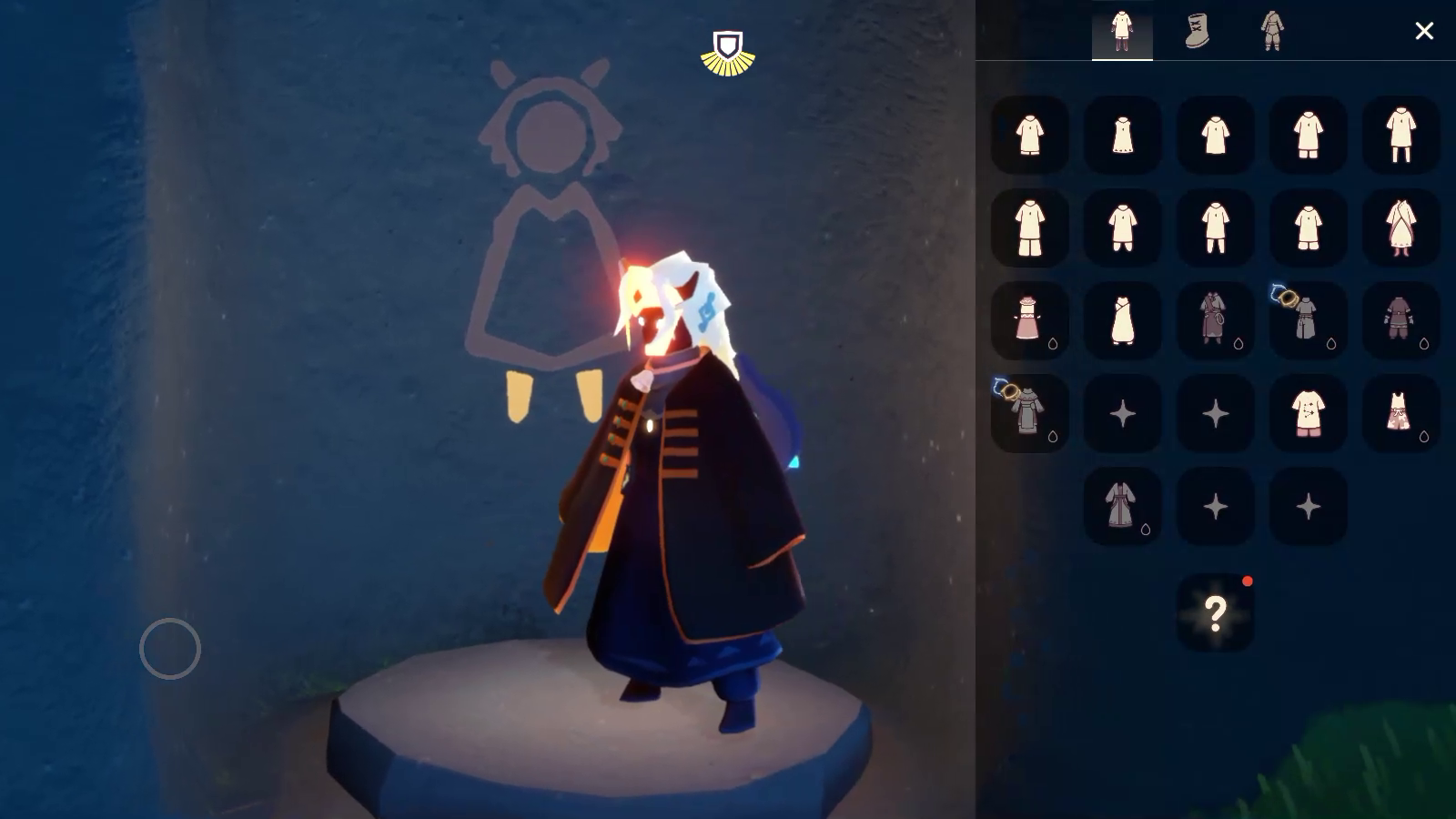Pick the pink floral skirt with bow
Screen dimensions: 1456x819
click(1400, 413)
